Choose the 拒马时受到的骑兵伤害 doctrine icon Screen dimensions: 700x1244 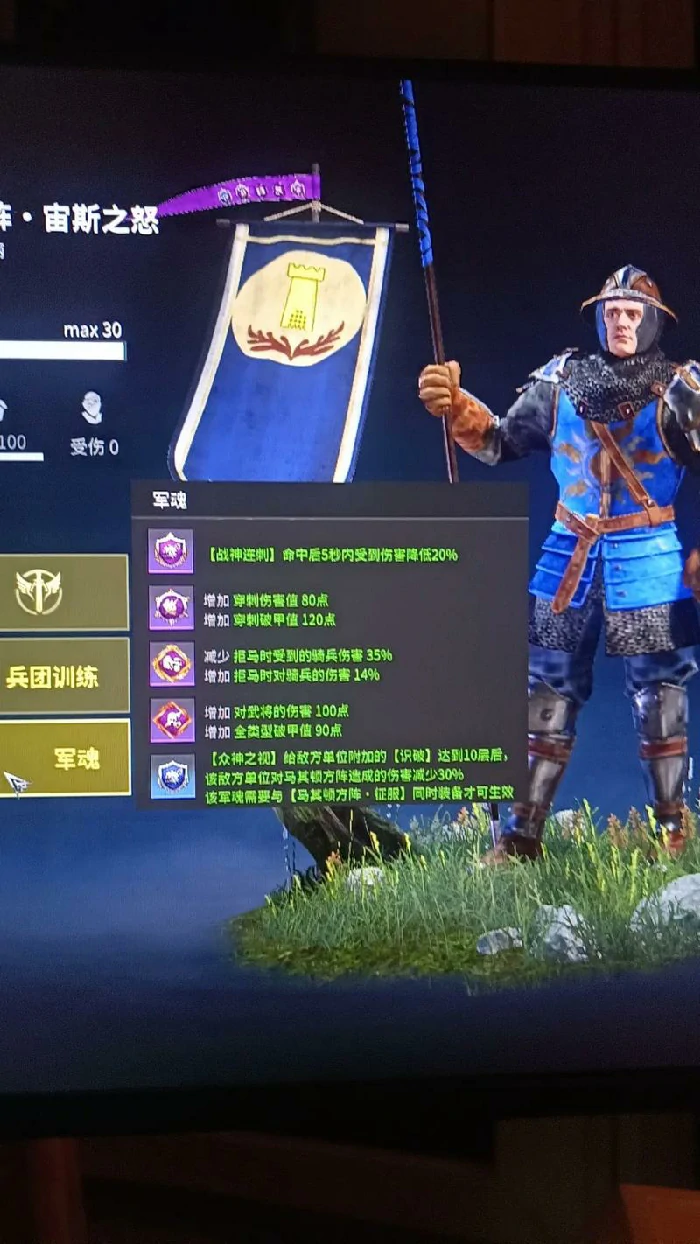pos(171,663)
